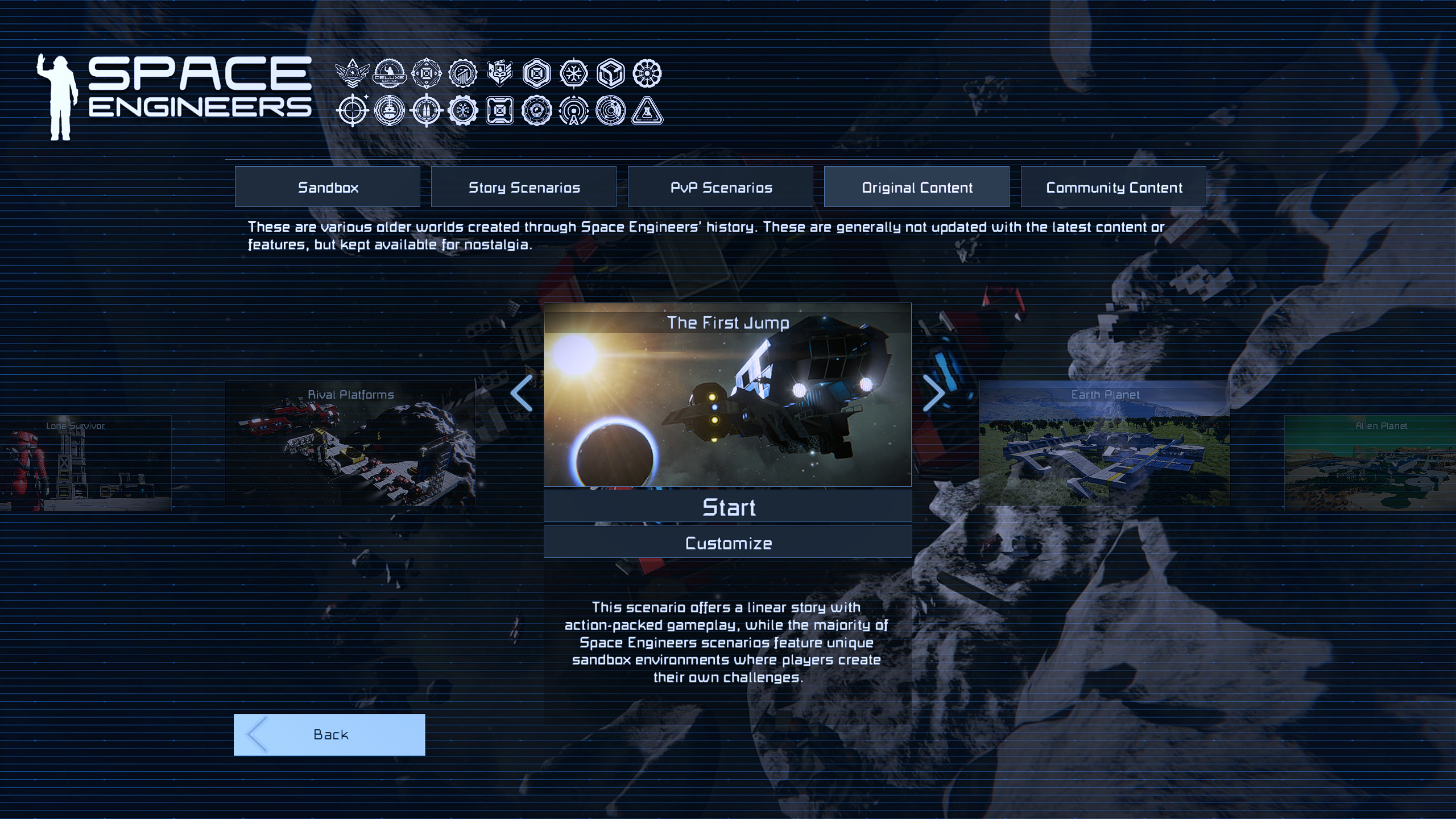Click the snowflake DLC badge icon
The height and width of the screenshot is (819, 1456).
(573, 73)
